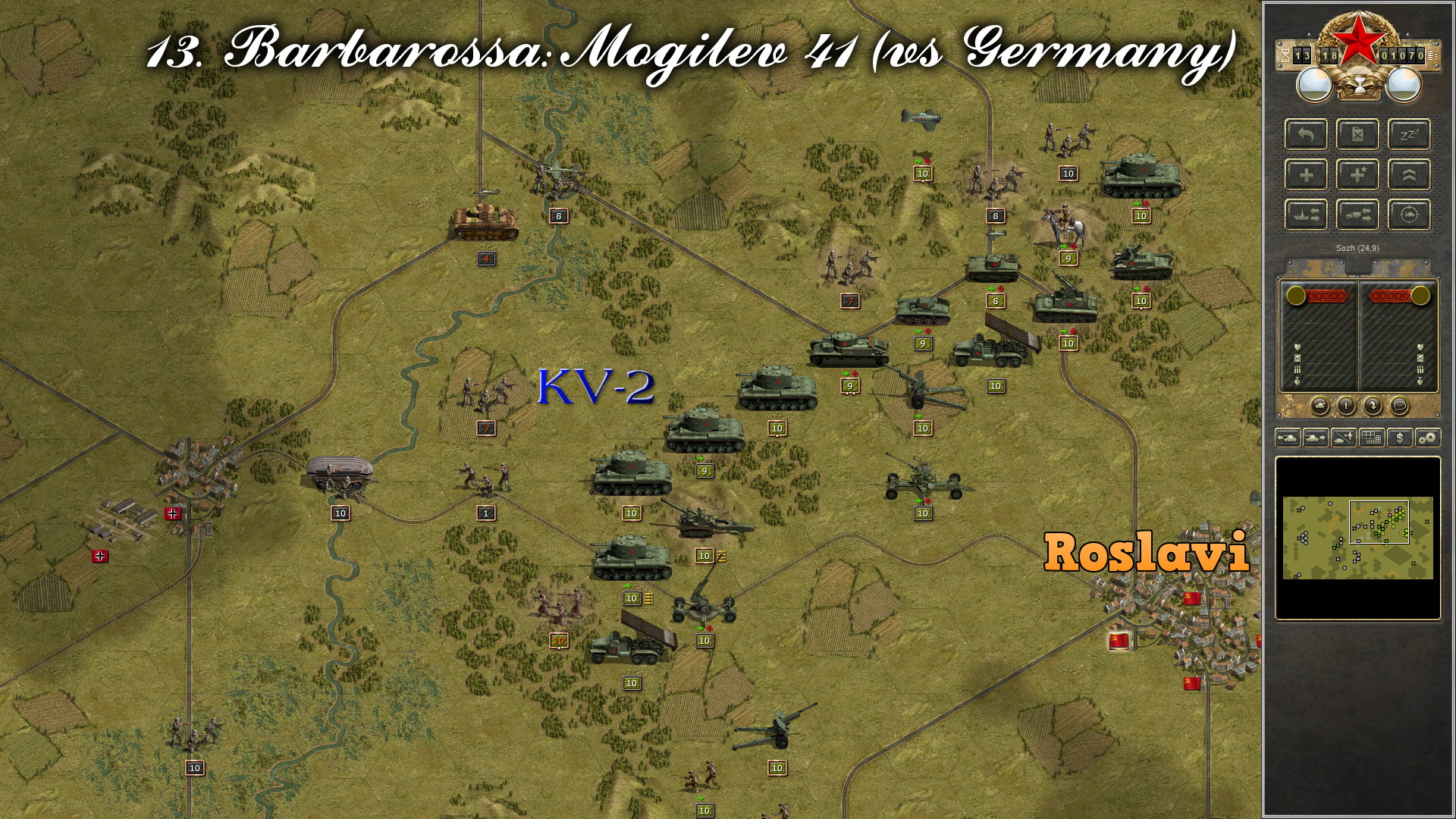This screenshot has width=1456, height=819.
Task: Select the previous unit
Action: [1290, 437]
